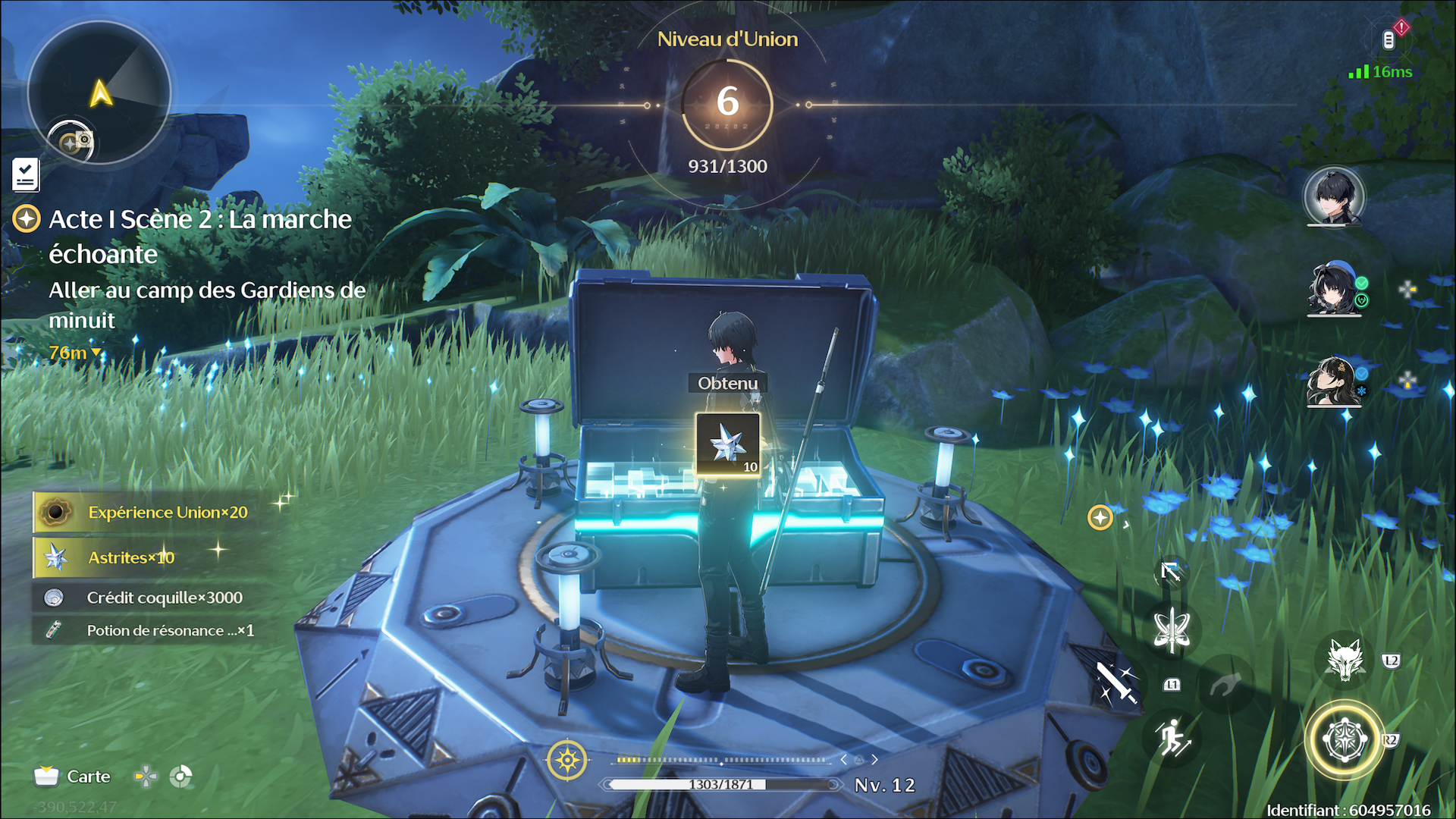Trigger the glowing resonance liberation ability
The height and width of the screenshot is (819, 1456).
[x=1344, y=740]
